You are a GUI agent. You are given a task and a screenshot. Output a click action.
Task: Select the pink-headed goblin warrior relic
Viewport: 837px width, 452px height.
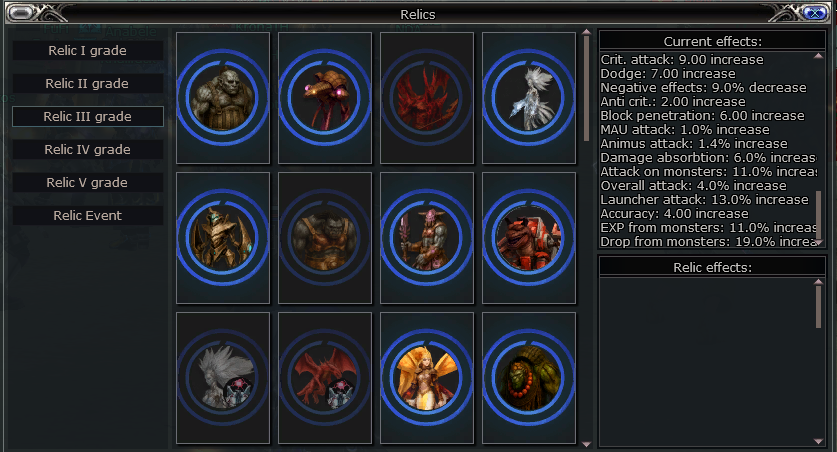(427, 238)
